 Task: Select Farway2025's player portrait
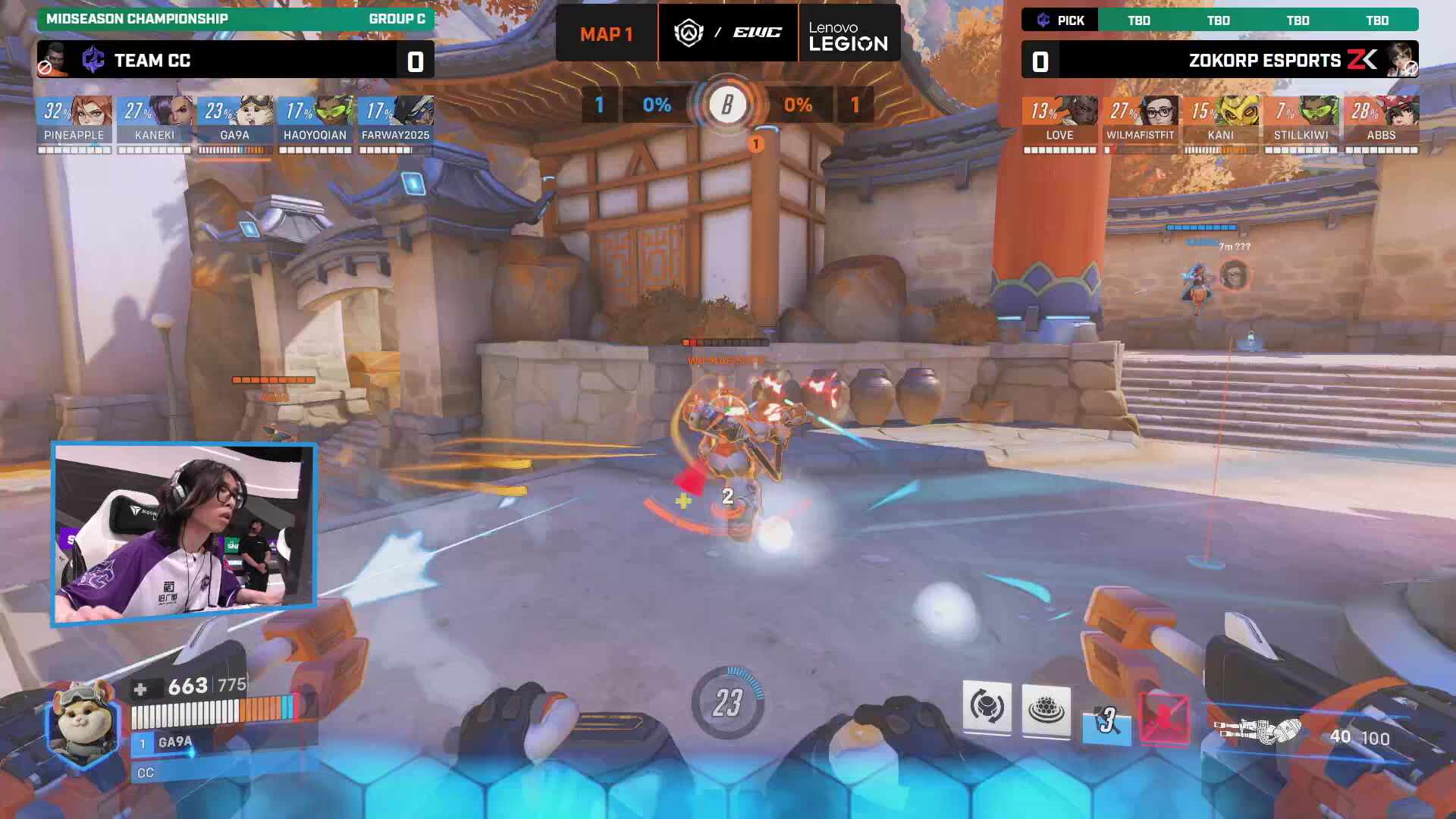396,112
